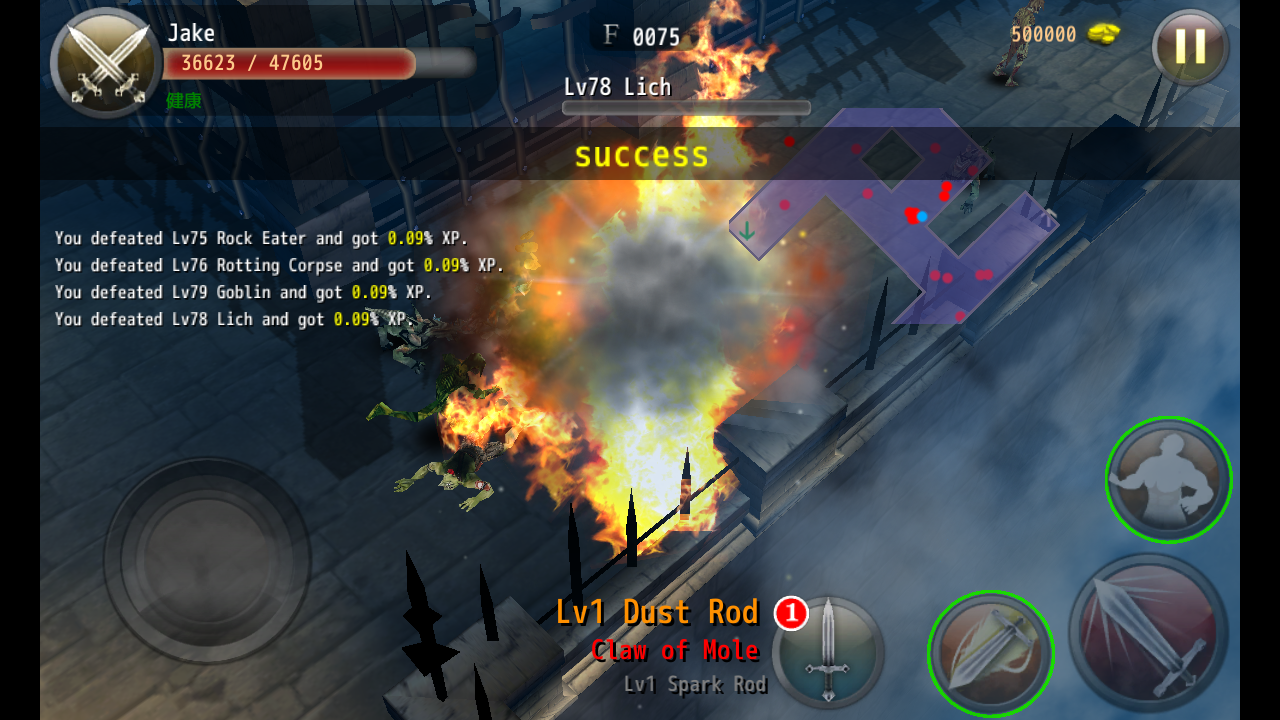Pick up item with the sword icon button

[x=828, y=652]
